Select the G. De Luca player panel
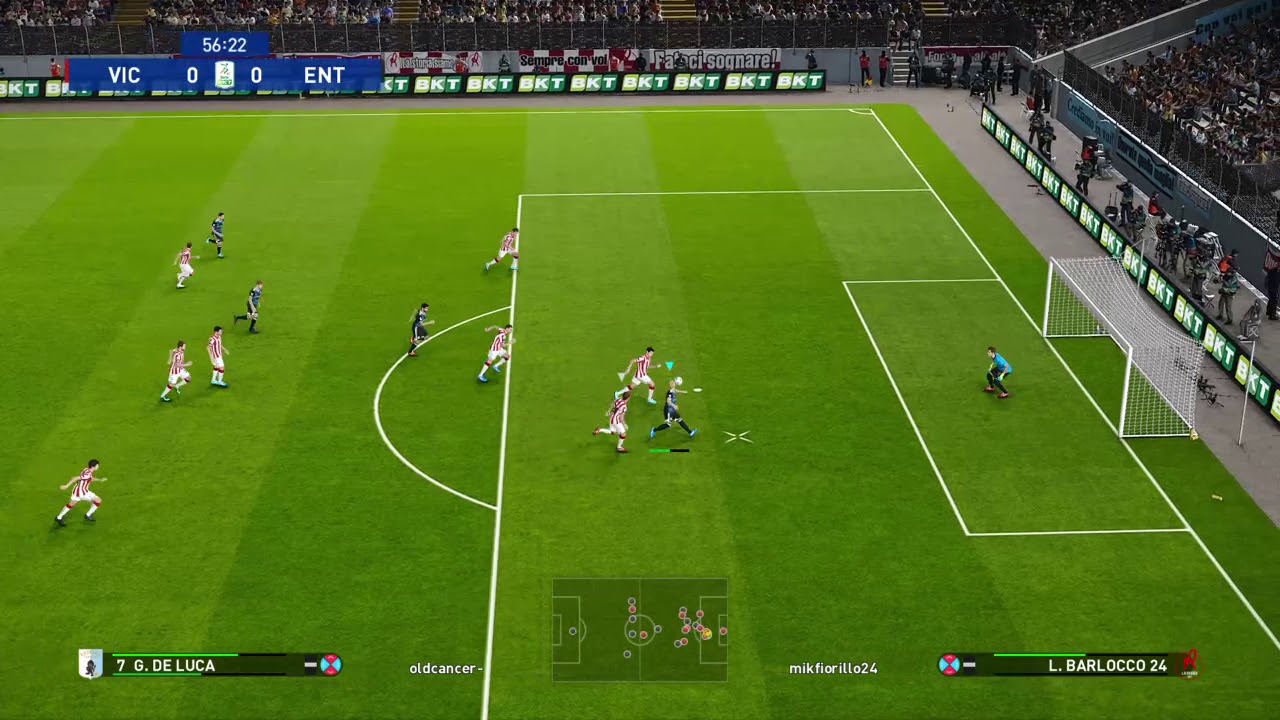The height and width of the screenshot is (720, 1280). pos(210,665)
